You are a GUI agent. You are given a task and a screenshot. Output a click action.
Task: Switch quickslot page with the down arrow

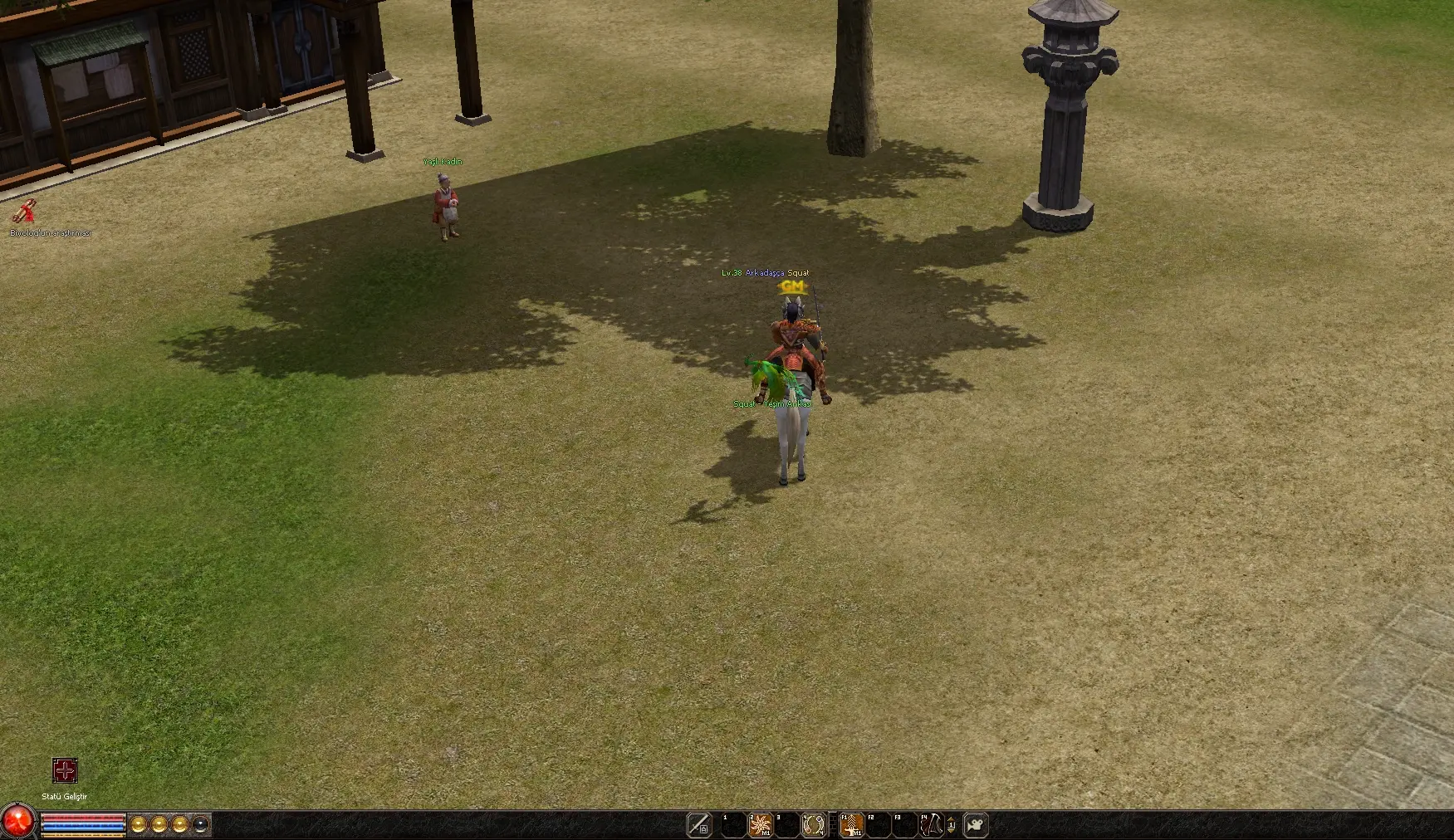pos(952,829)
